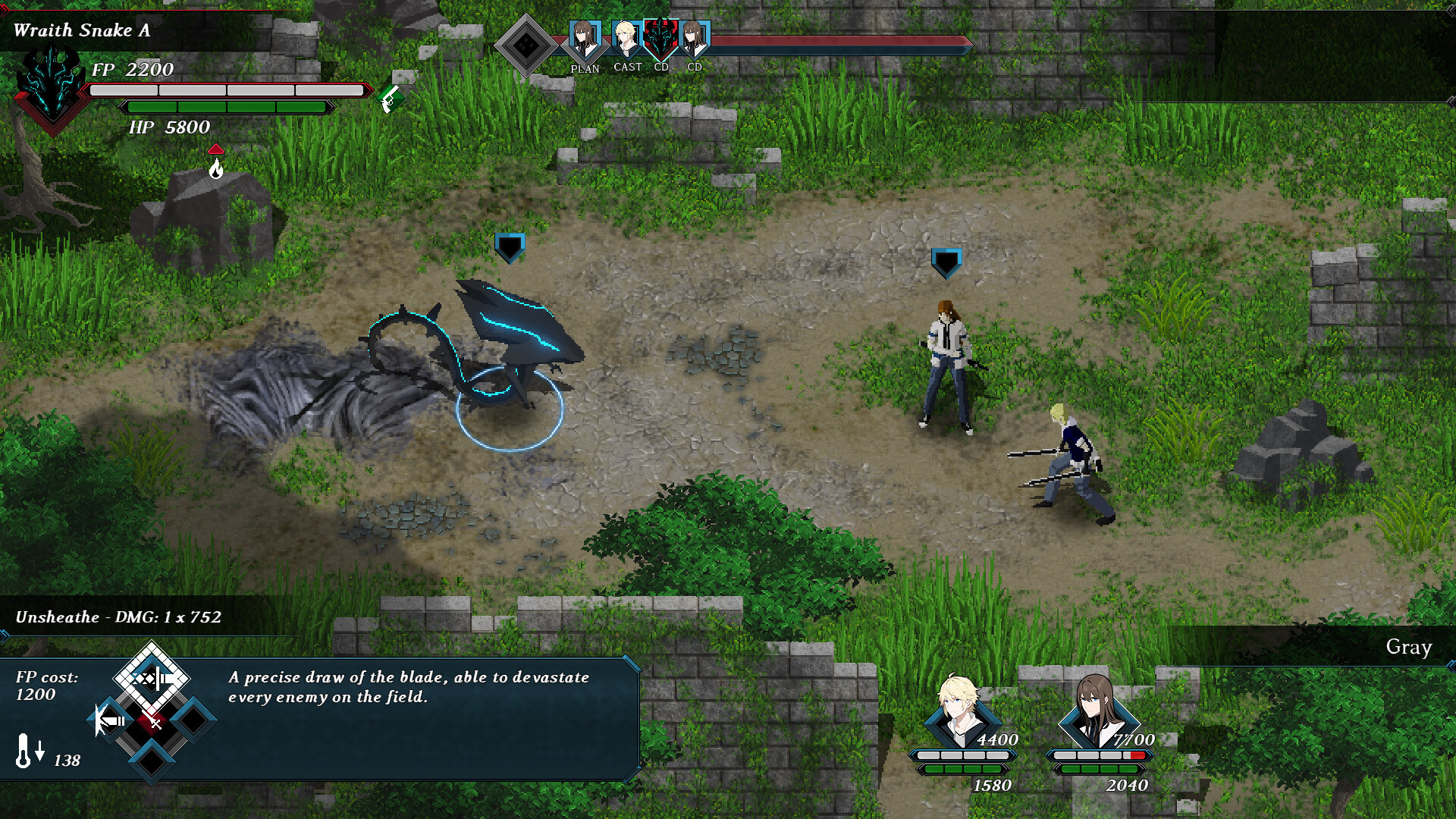
Task: Click the shield marker above the snake
Action: (510, 247)
